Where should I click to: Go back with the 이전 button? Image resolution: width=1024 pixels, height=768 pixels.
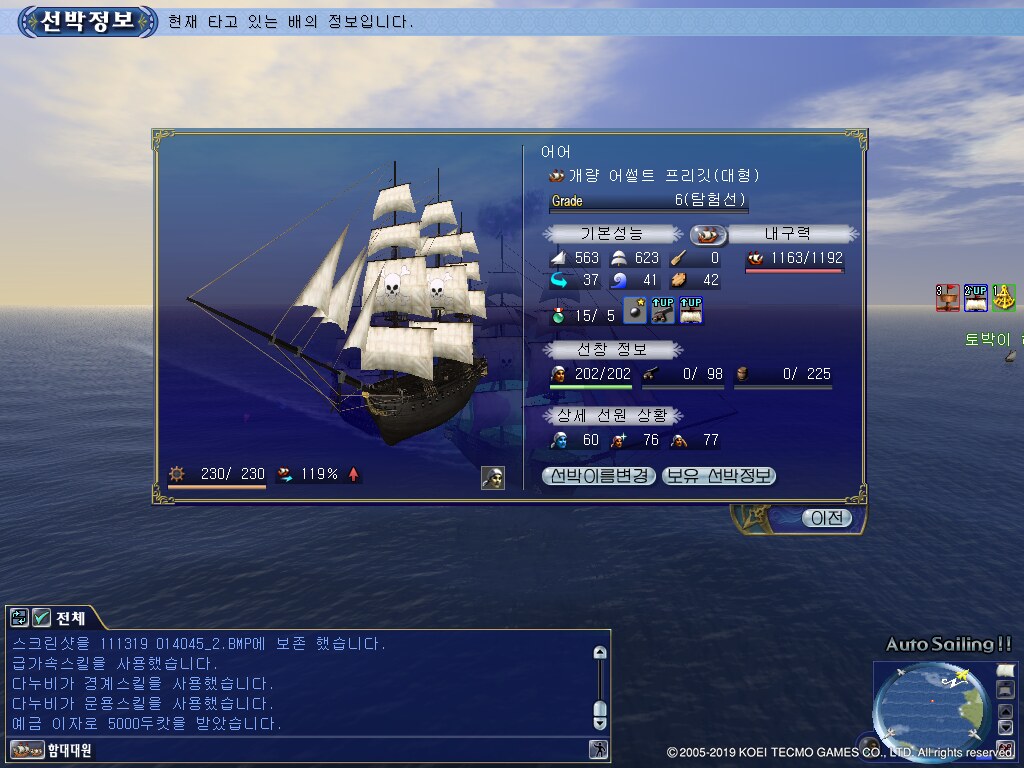pos(827,518)
